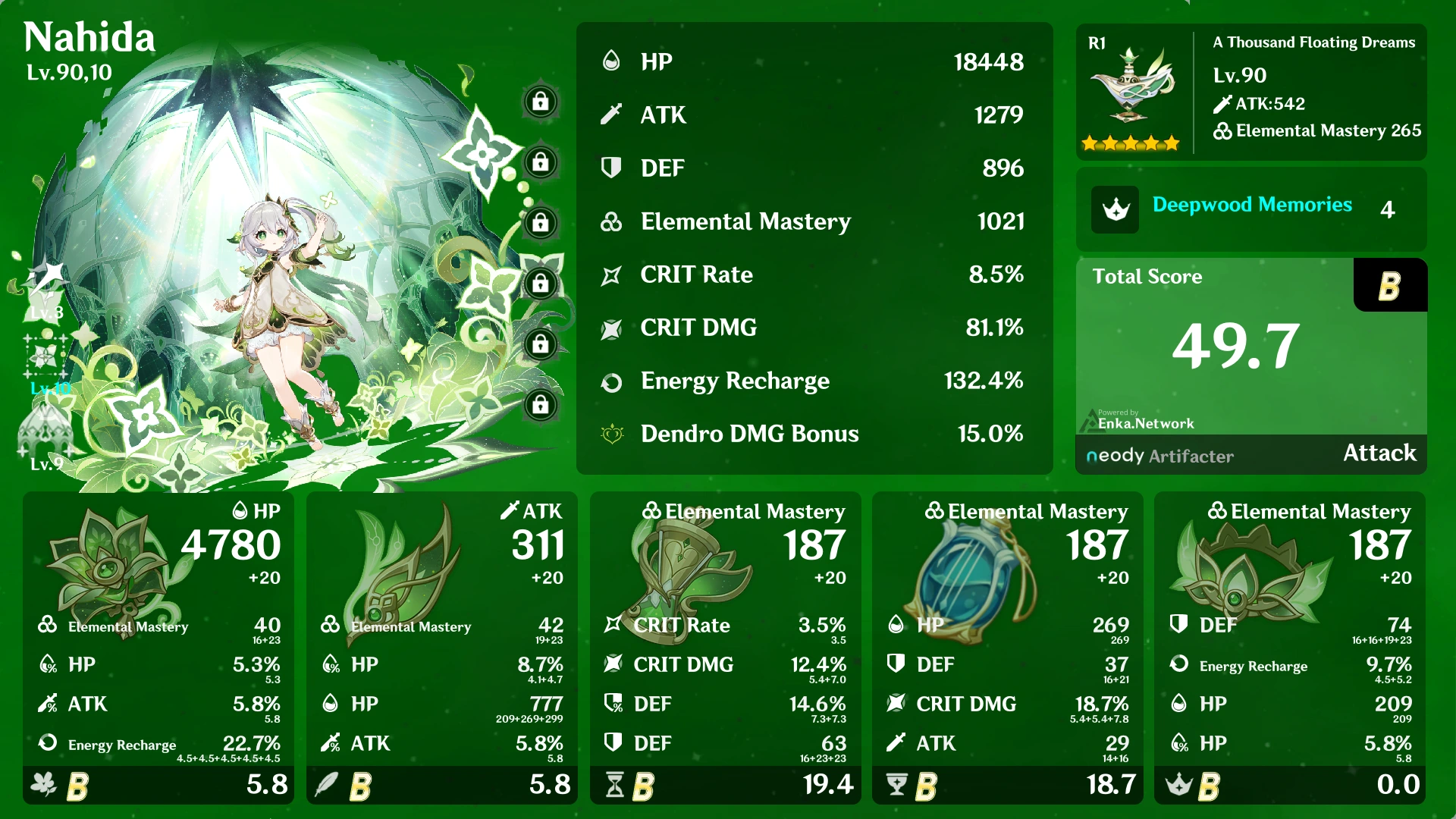Select the Plume feather slot icon
This screenshot has height=819, width=1456.
coord(328,786)
